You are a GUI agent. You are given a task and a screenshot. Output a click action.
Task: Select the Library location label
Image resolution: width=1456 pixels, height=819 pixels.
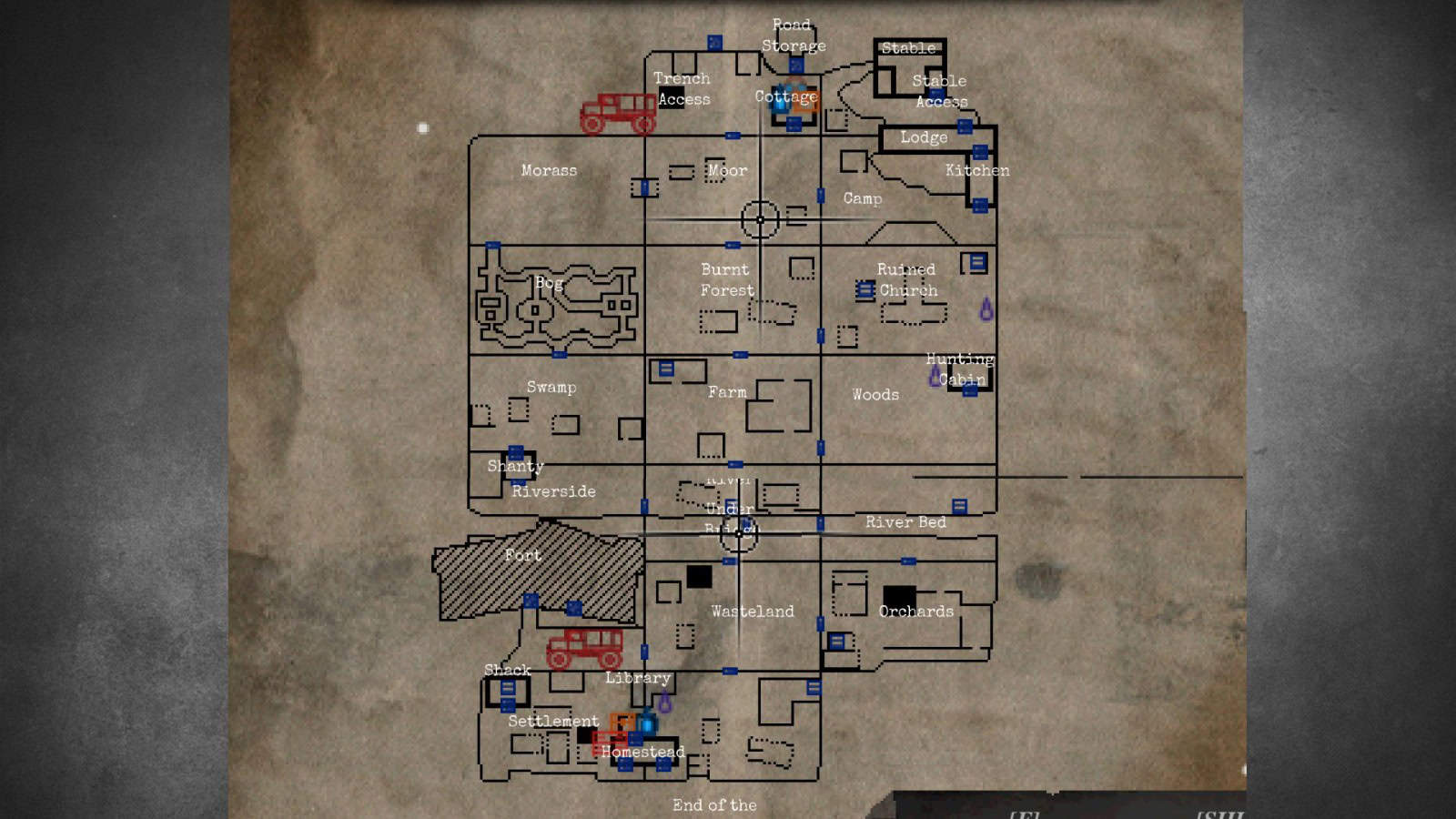(637, 678)
